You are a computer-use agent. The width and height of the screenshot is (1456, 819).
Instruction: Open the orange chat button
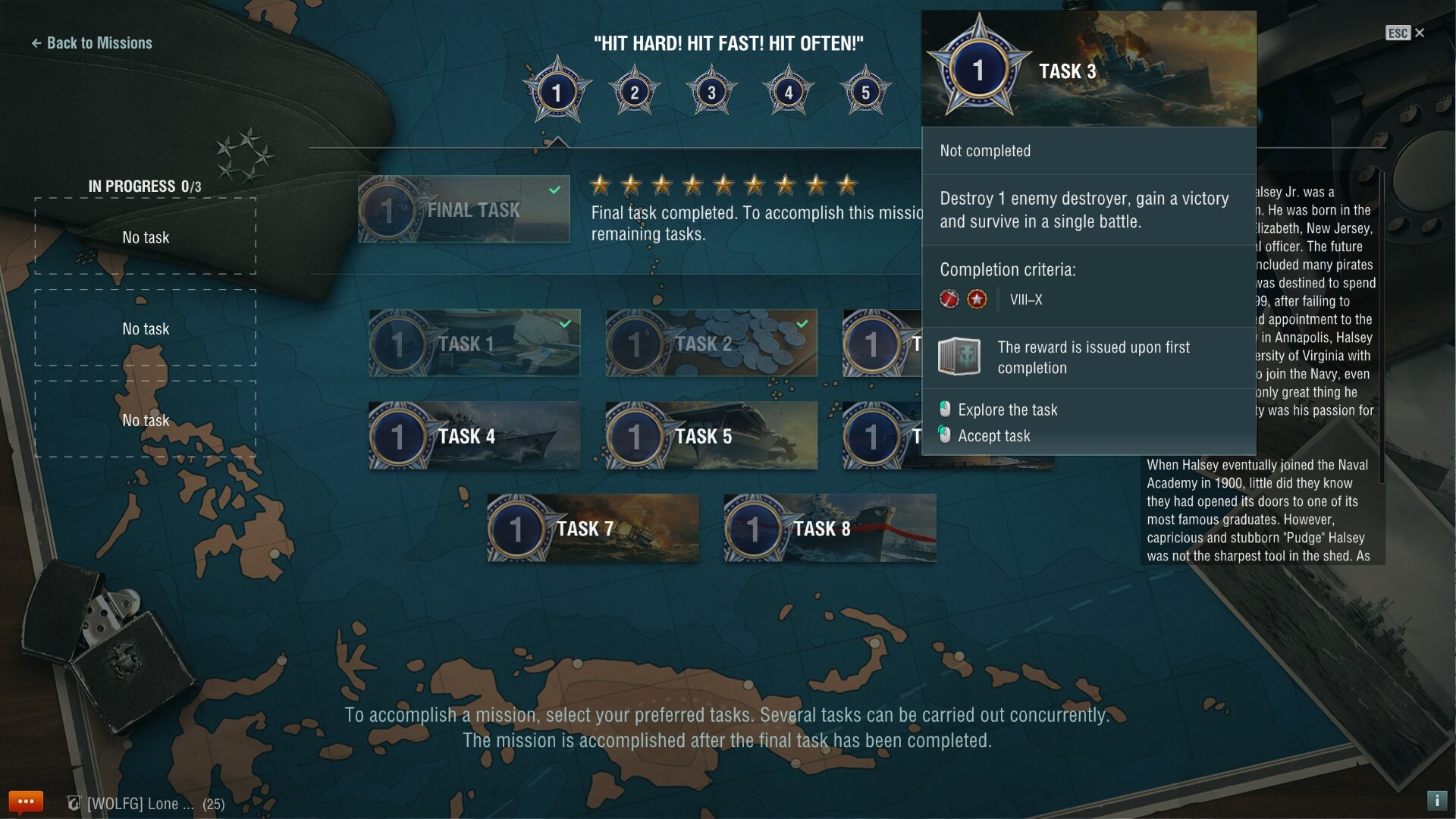(x=26, y=802)
